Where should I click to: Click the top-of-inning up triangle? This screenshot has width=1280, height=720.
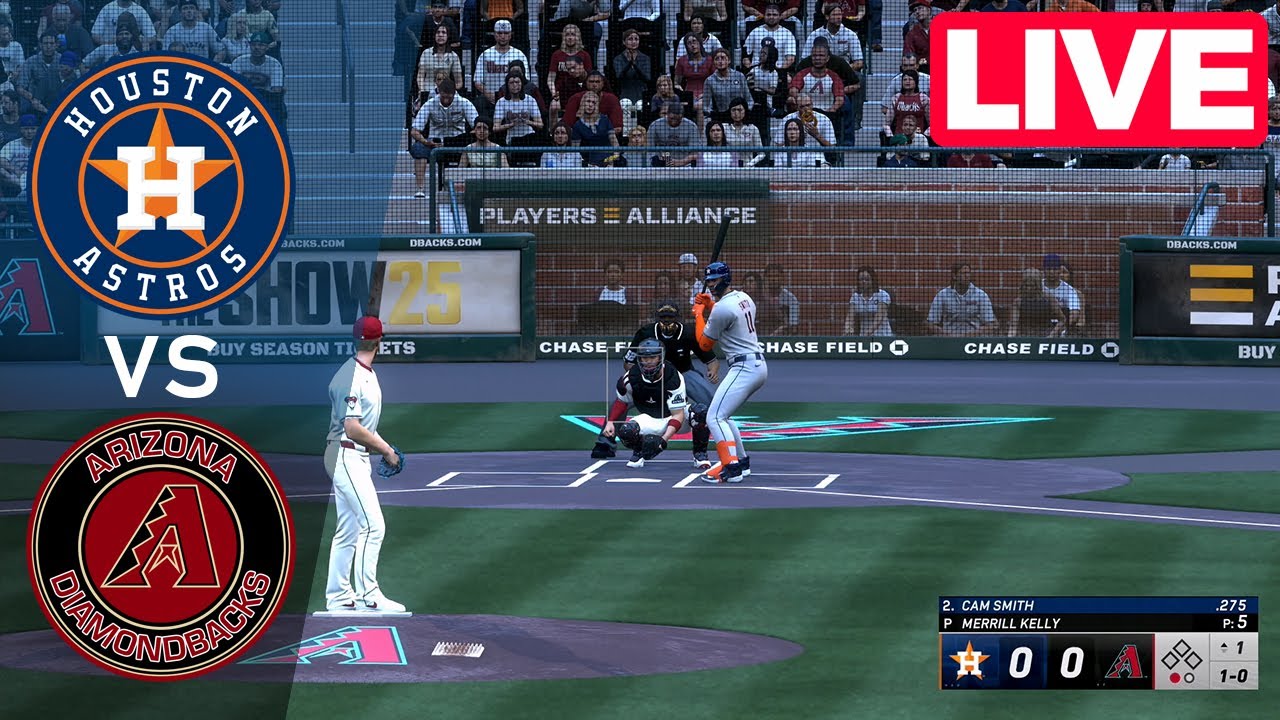click(1223, 645)
